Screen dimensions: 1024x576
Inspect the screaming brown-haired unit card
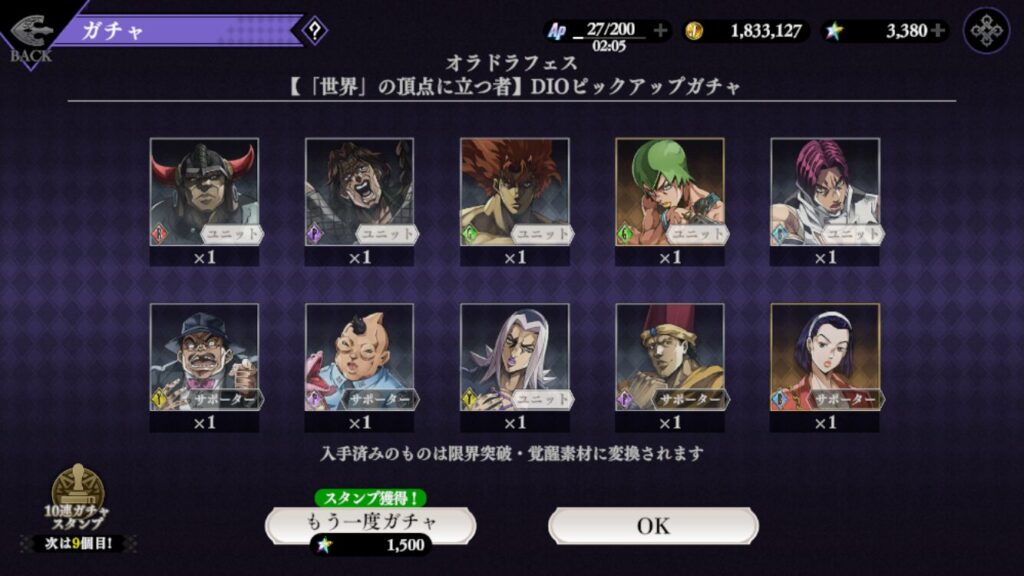tap(359, 192)
